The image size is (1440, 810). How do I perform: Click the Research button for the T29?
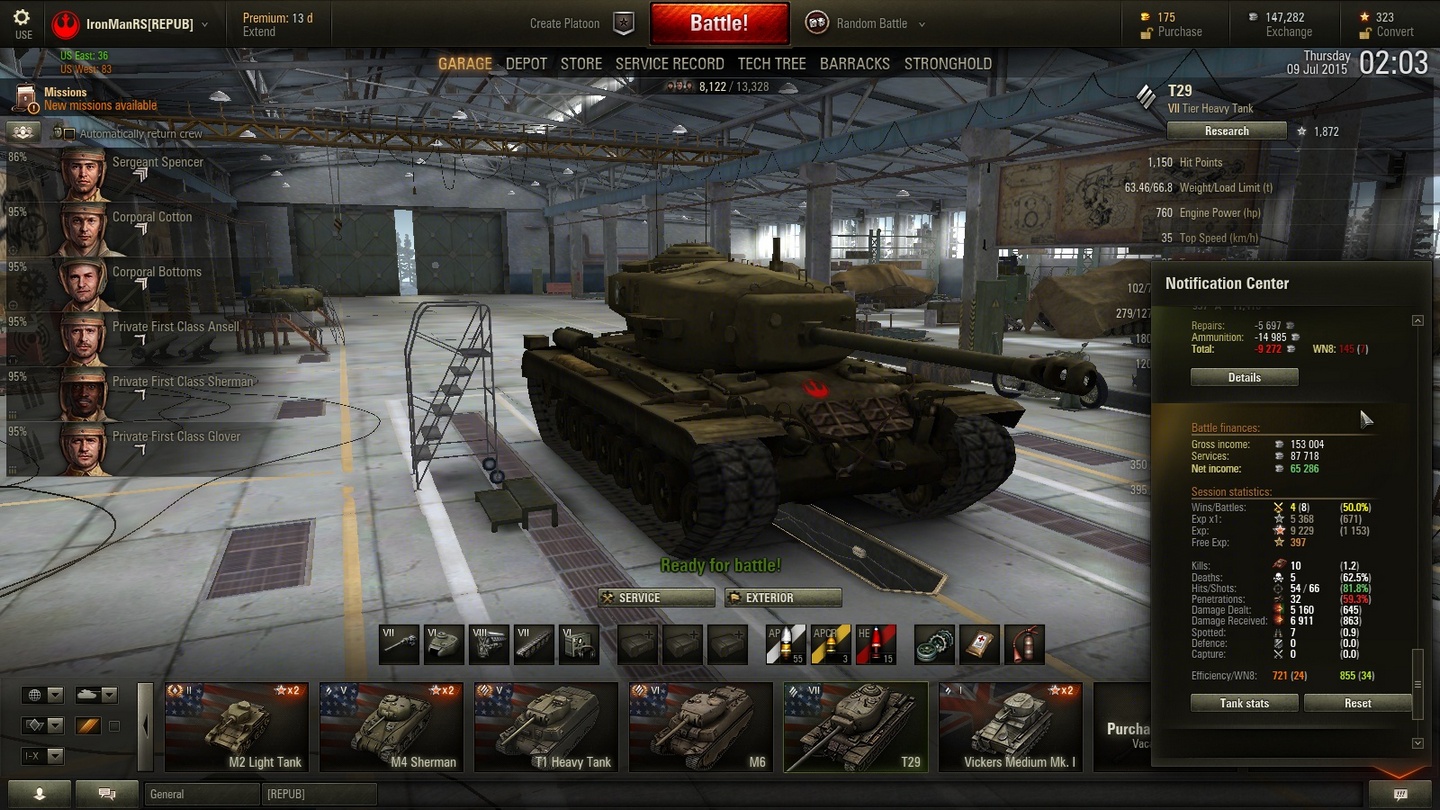click(1226, 131)
